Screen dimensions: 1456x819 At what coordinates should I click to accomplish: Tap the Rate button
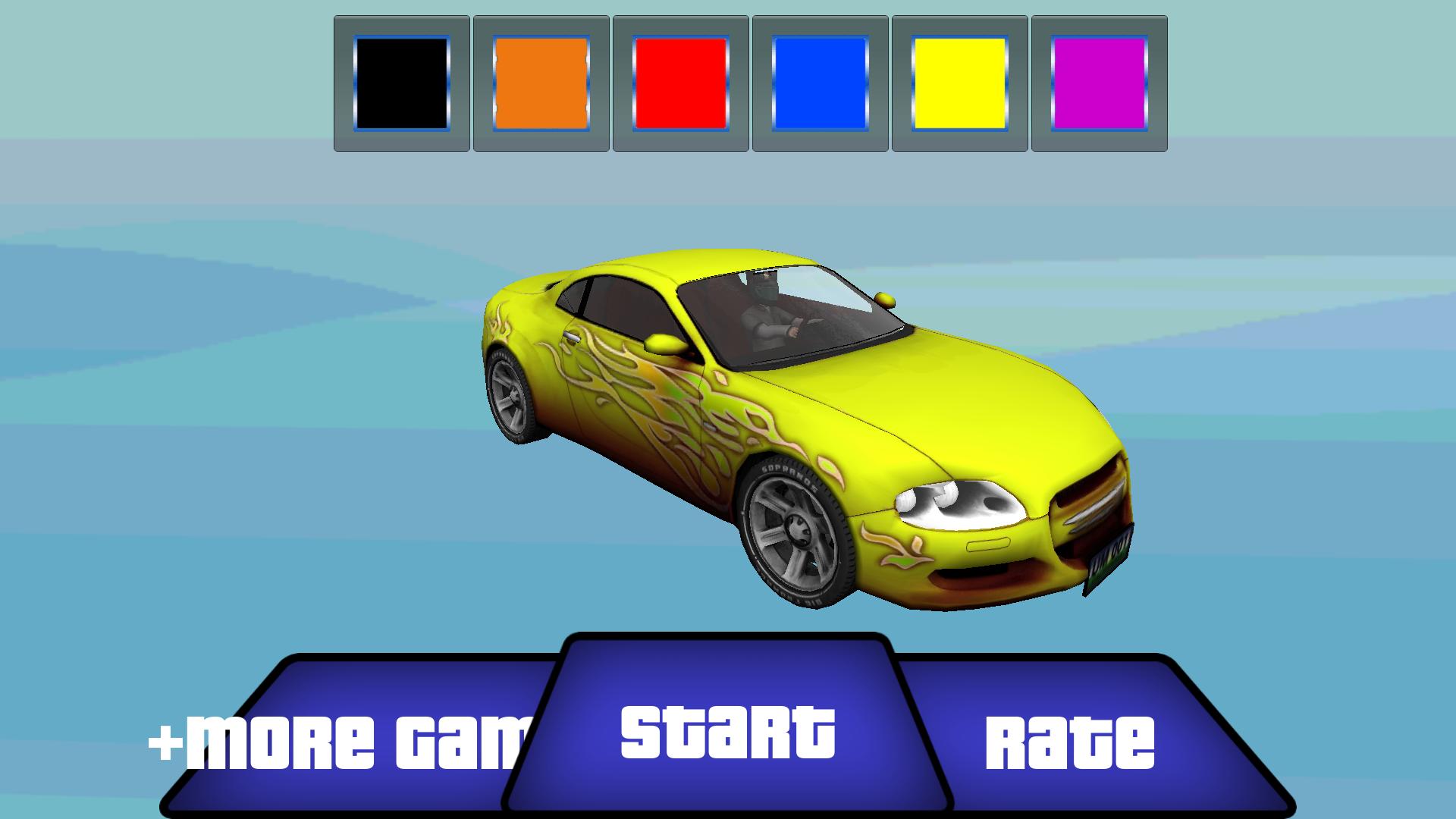pos(1069,739)
